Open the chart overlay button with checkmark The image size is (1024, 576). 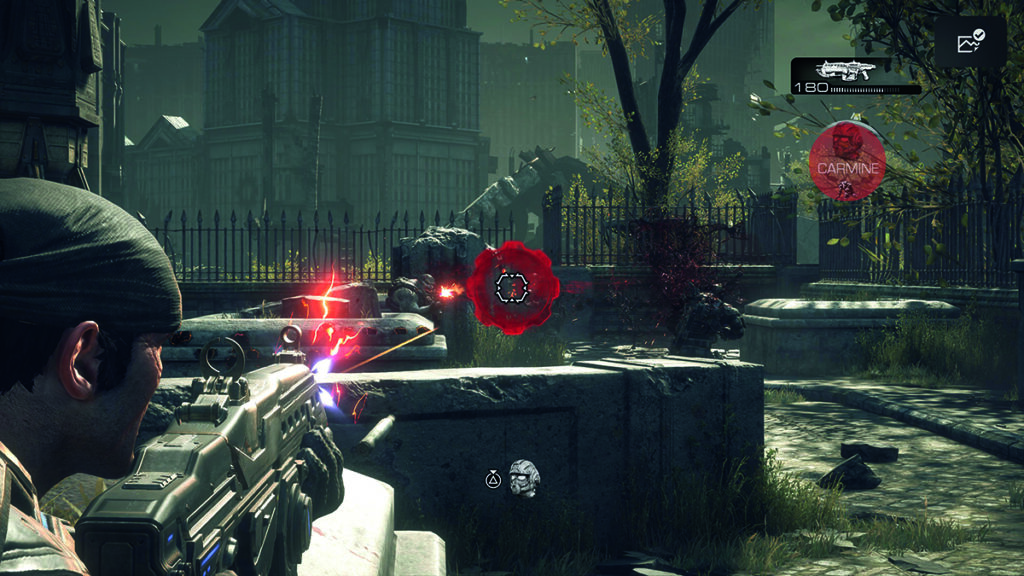click(970, 42)
